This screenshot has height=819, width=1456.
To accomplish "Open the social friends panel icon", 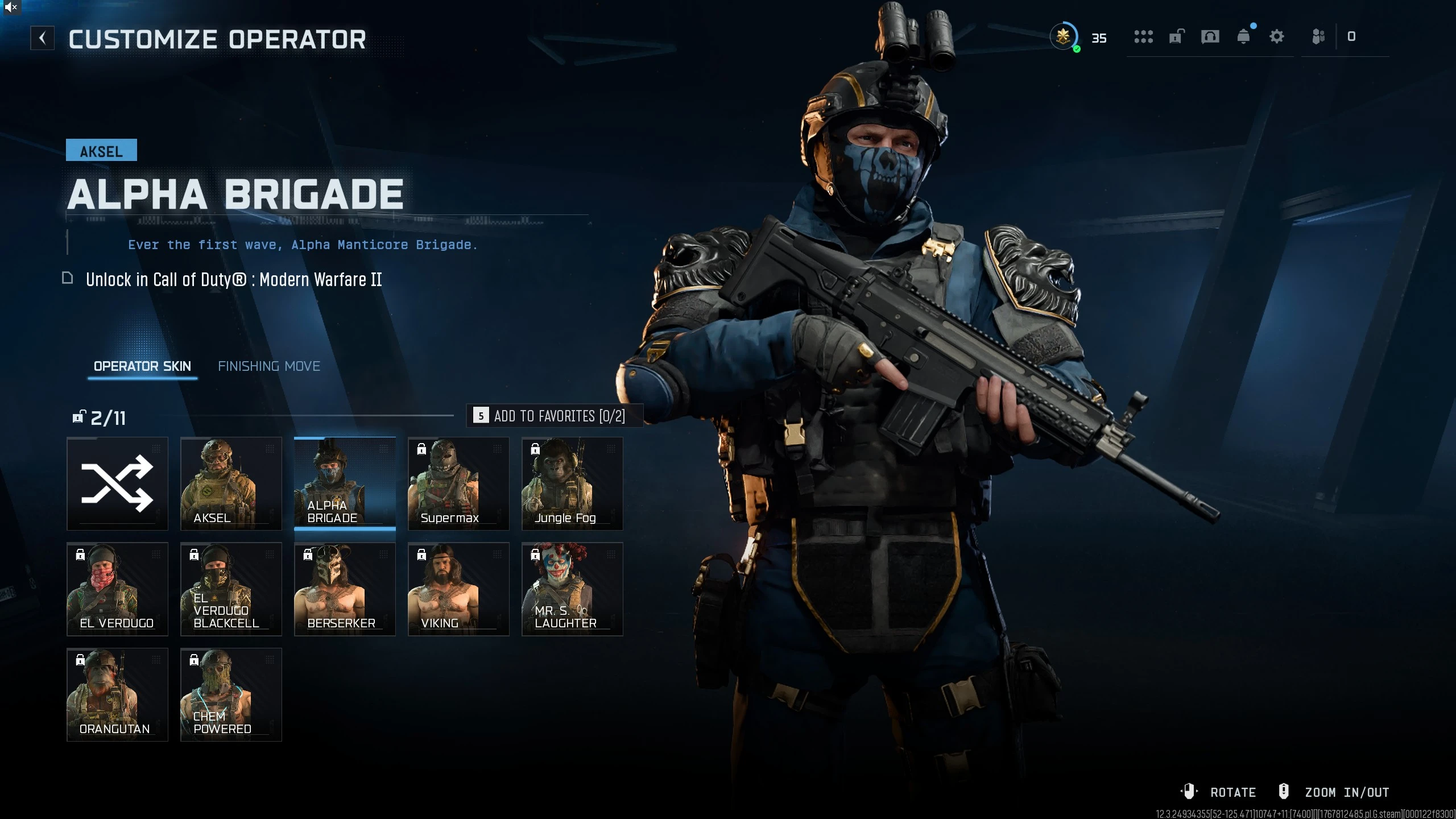I will [1318, 36].
